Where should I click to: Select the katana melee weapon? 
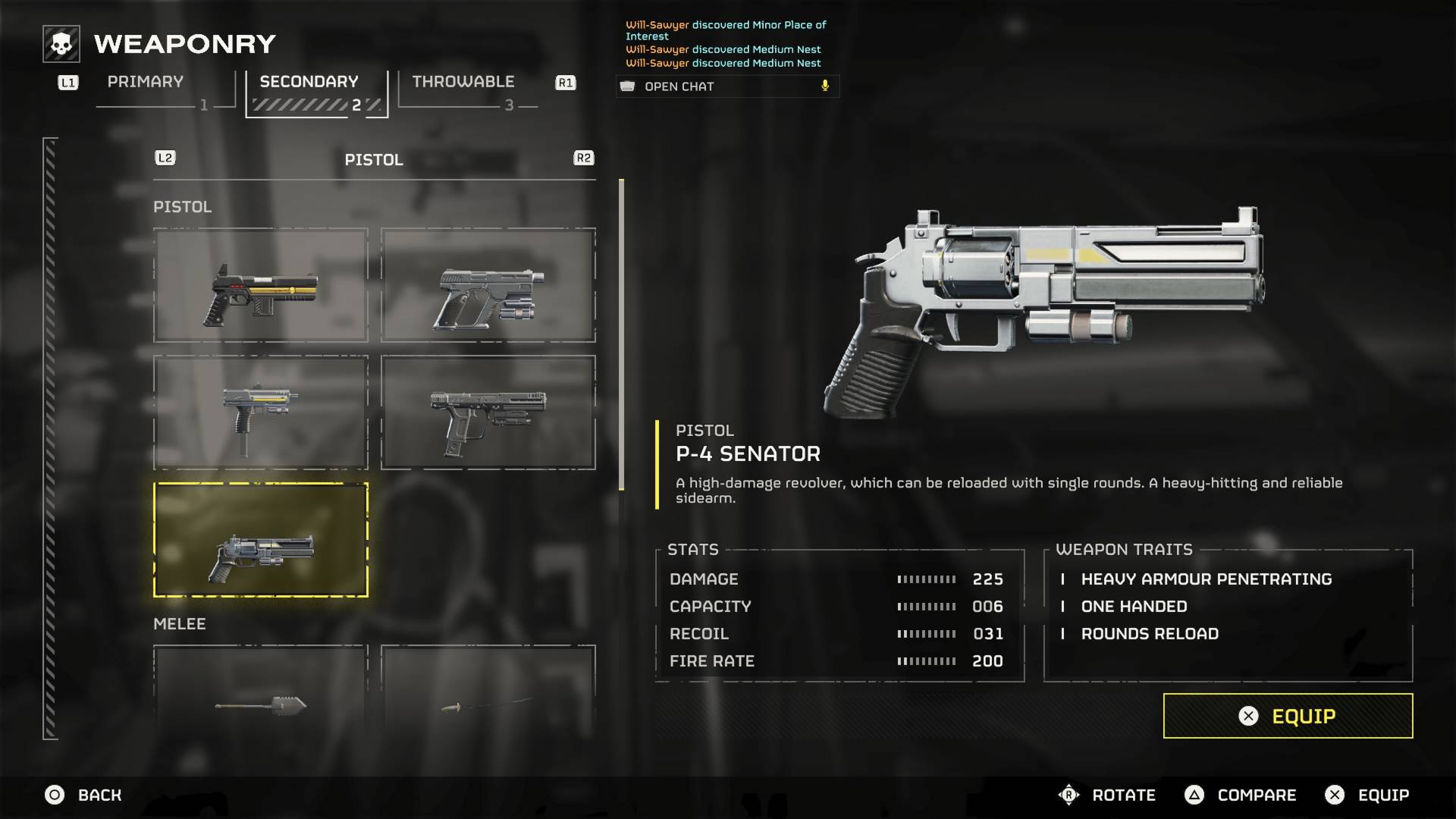pyautogui.click(x=488, y=705)
